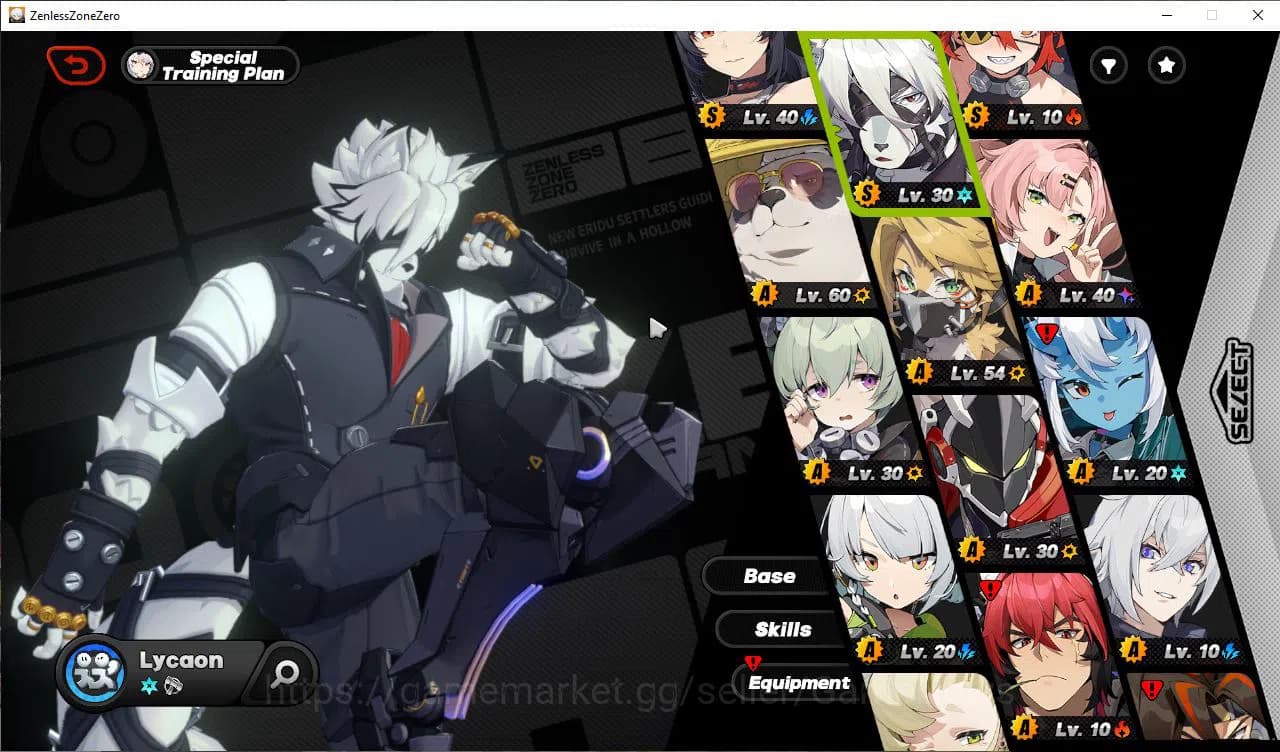
Task: Show favorites via the star icon
Action: pos(1166,65)
